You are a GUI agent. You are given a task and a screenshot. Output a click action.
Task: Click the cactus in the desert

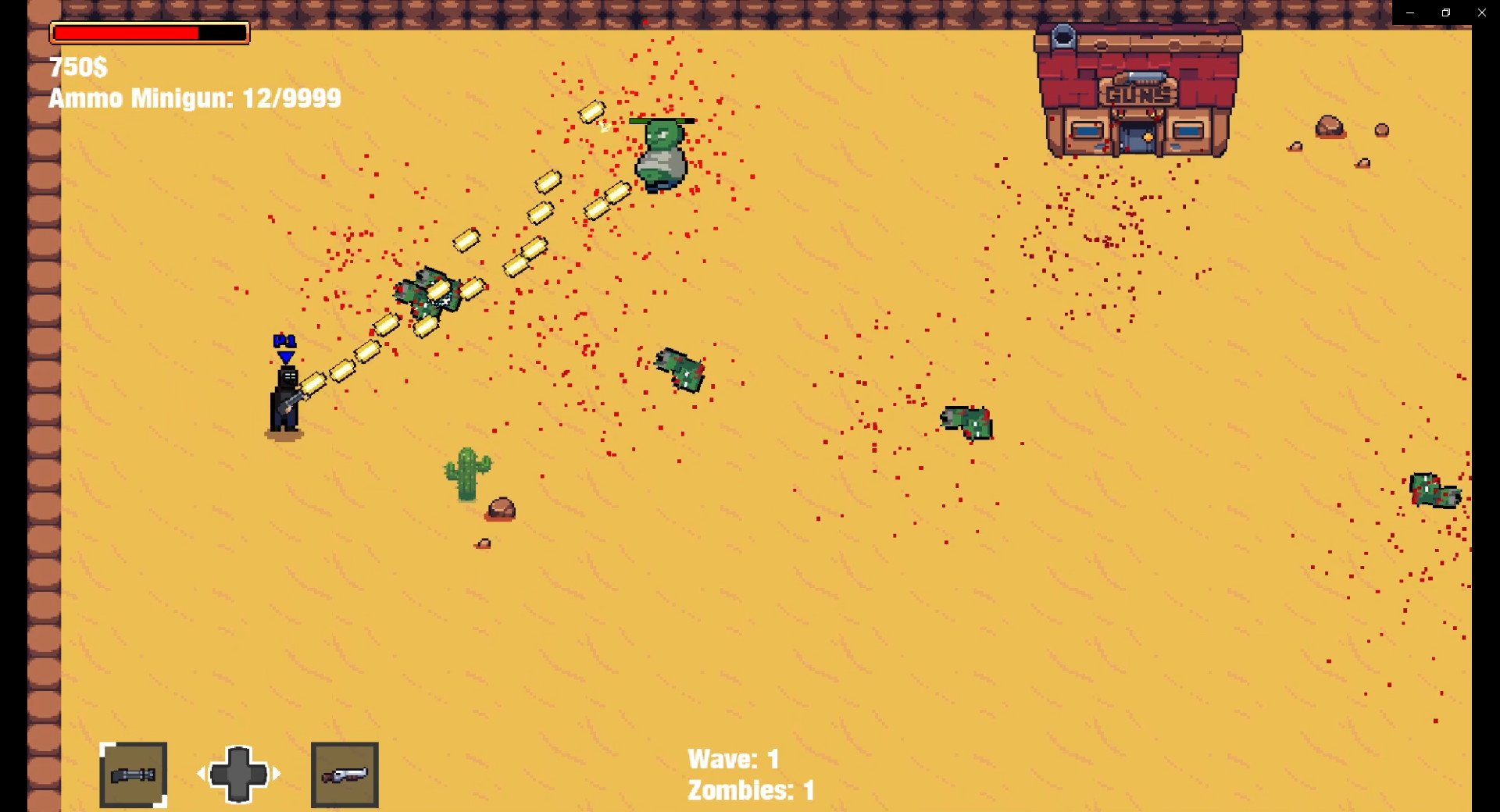point(466,472)
